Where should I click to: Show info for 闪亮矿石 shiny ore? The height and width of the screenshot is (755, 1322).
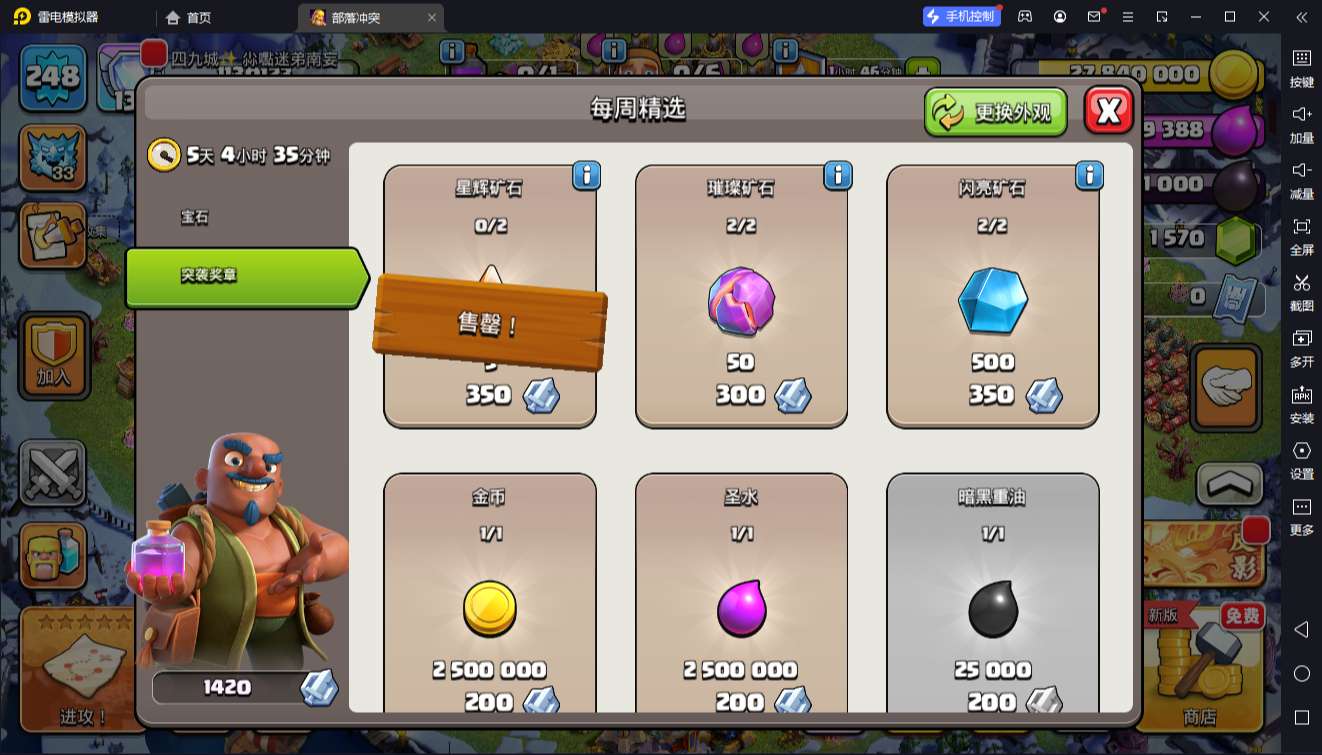[x=1089, y=176]
